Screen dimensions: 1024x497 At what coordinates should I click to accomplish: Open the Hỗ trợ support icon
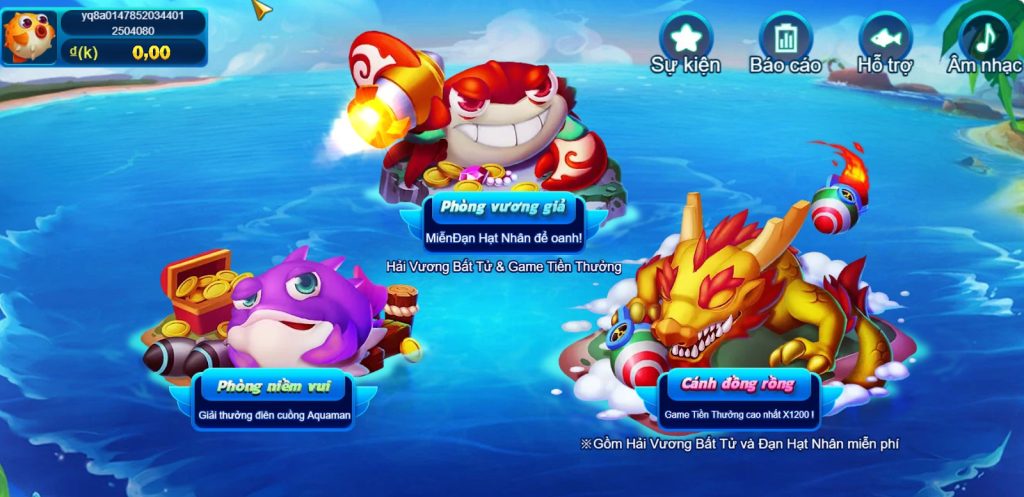(x=885, y=38)
